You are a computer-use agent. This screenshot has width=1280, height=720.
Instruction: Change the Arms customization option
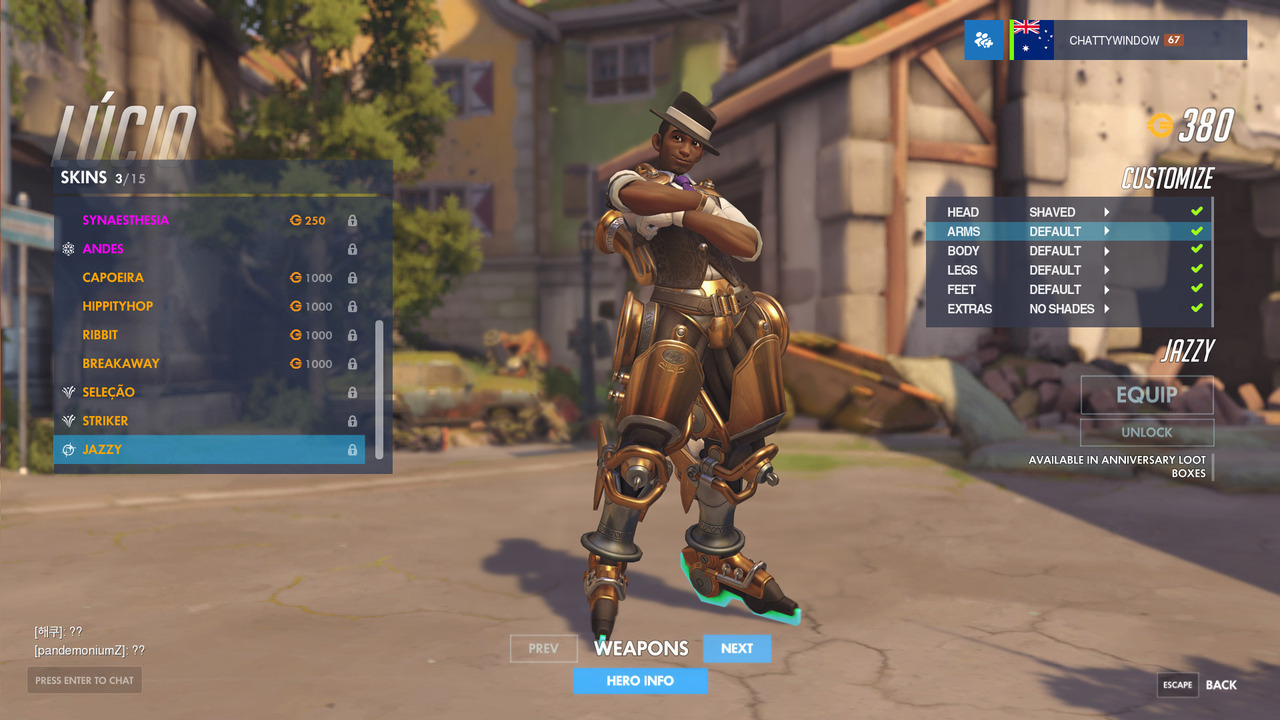coord(1068,231)
